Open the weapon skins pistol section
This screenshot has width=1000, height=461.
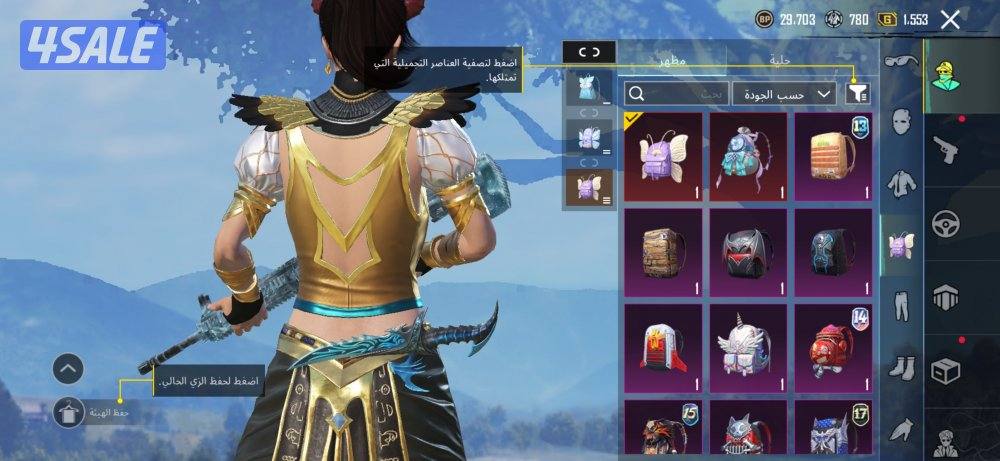[x=945, y=149]
